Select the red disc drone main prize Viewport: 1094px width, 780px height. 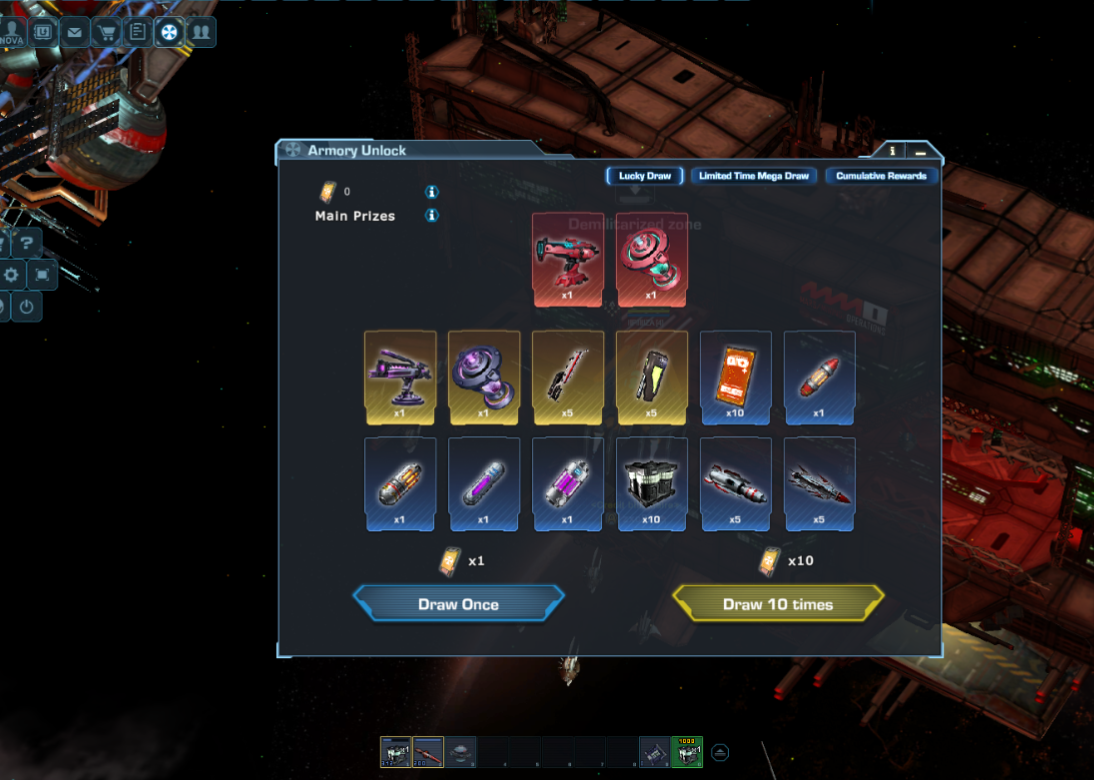652,259
